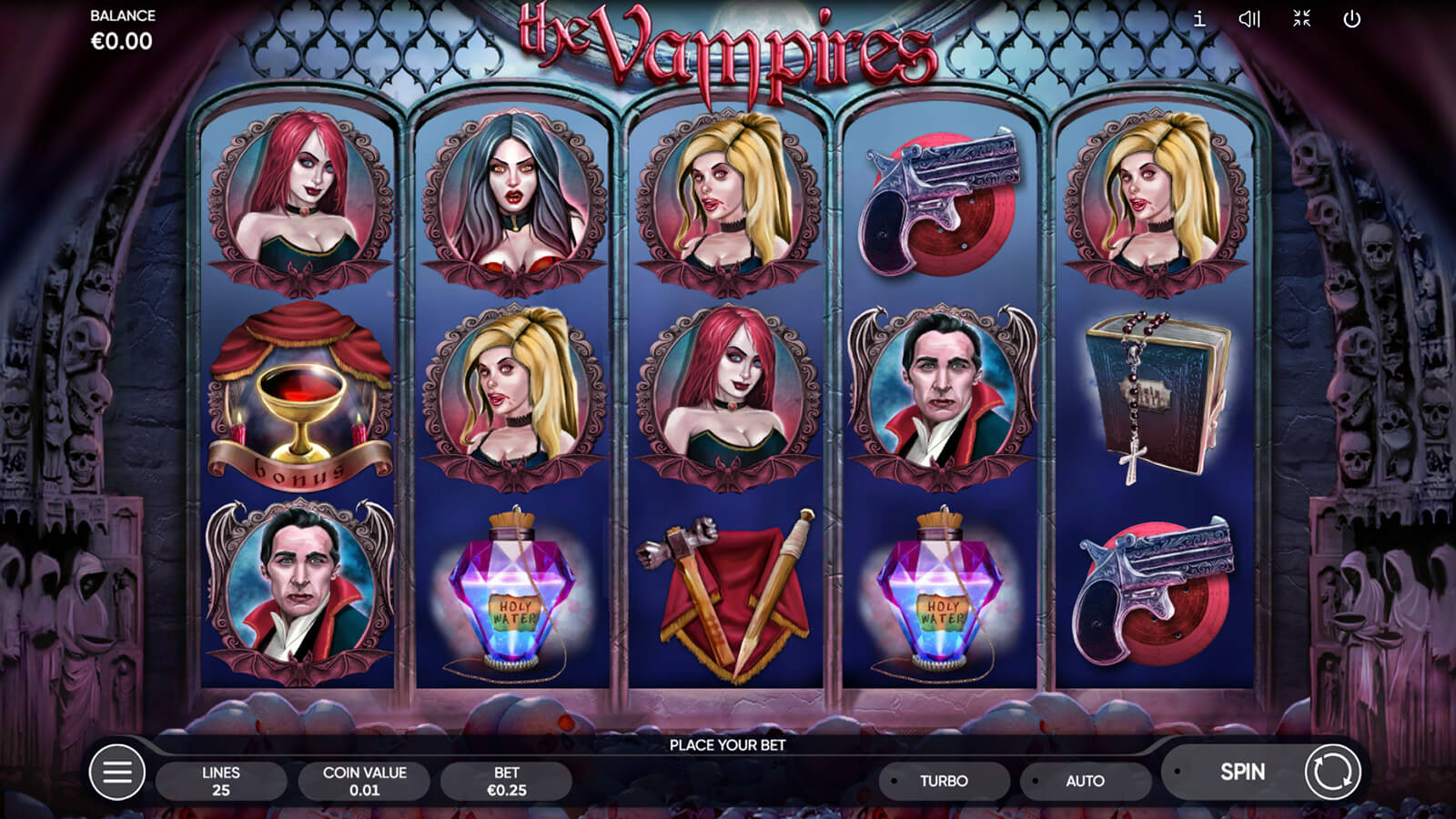Exit the game with power icon
1456x819 pixels.
point(1352,19)
